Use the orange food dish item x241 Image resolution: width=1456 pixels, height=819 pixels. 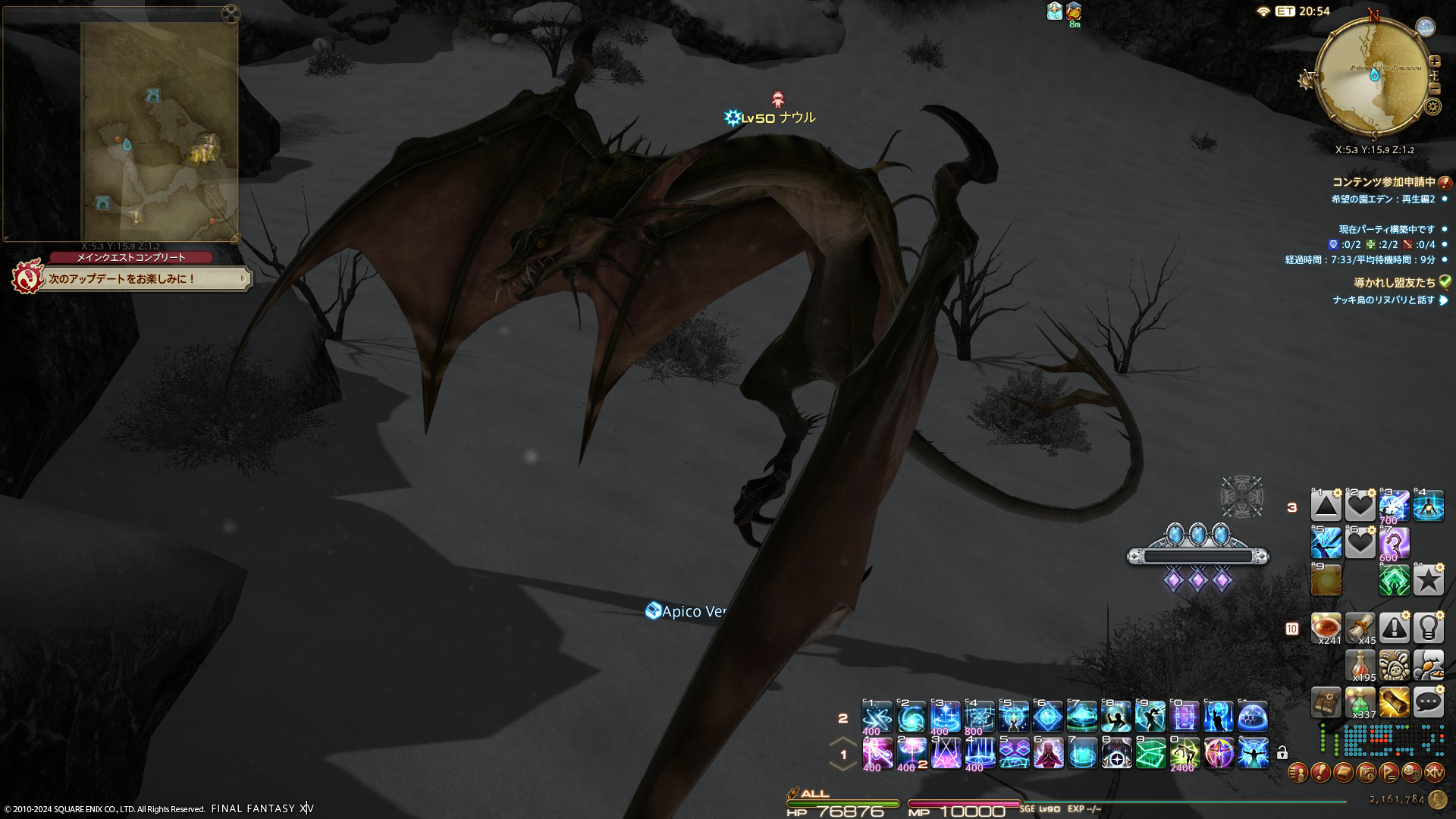tap(1326, 628)
